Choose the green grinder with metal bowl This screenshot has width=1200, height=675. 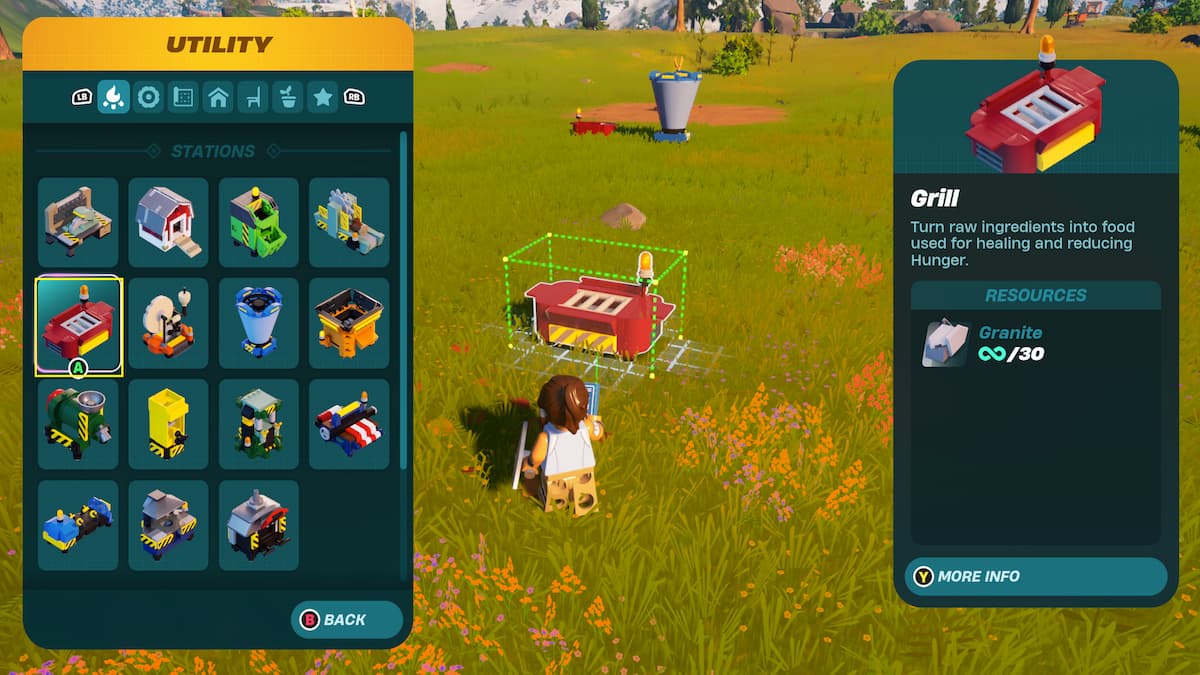pos(78,424)
